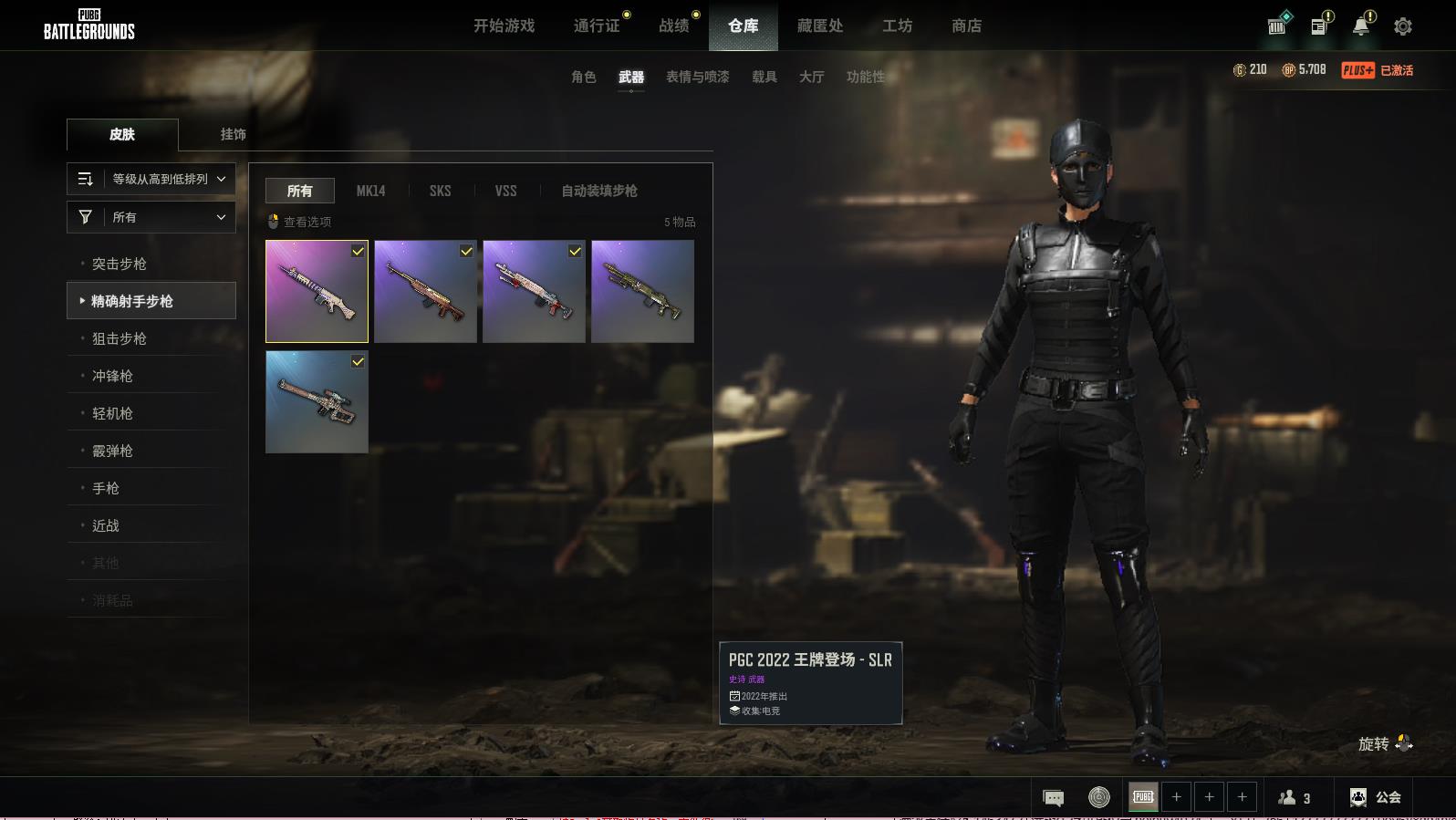Screen dimensions: 1456x820
Task: Open the 商店 store
Action: 966,26
